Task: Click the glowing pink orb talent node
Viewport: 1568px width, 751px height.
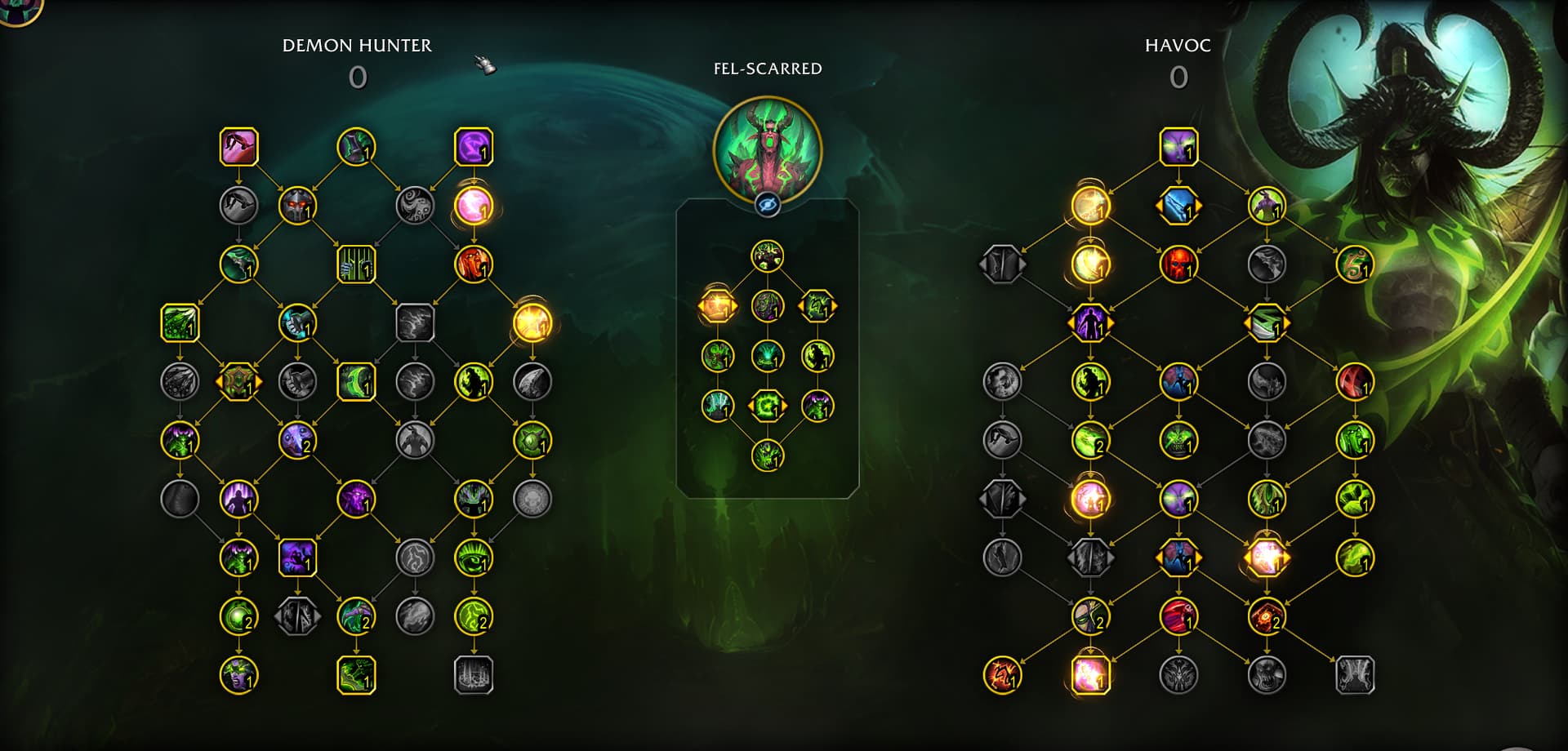Action: 474,206
